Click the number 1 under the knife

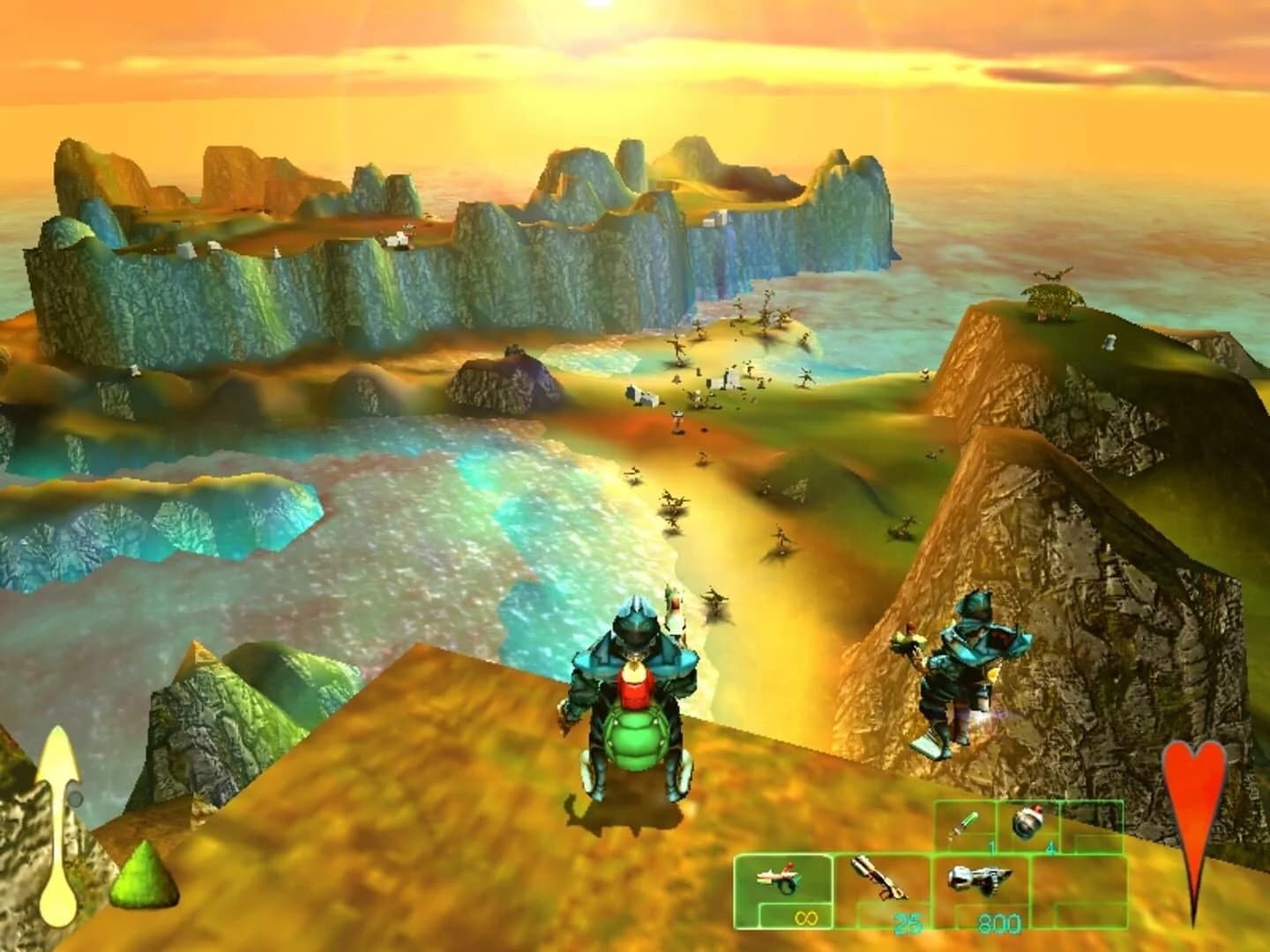990,846
